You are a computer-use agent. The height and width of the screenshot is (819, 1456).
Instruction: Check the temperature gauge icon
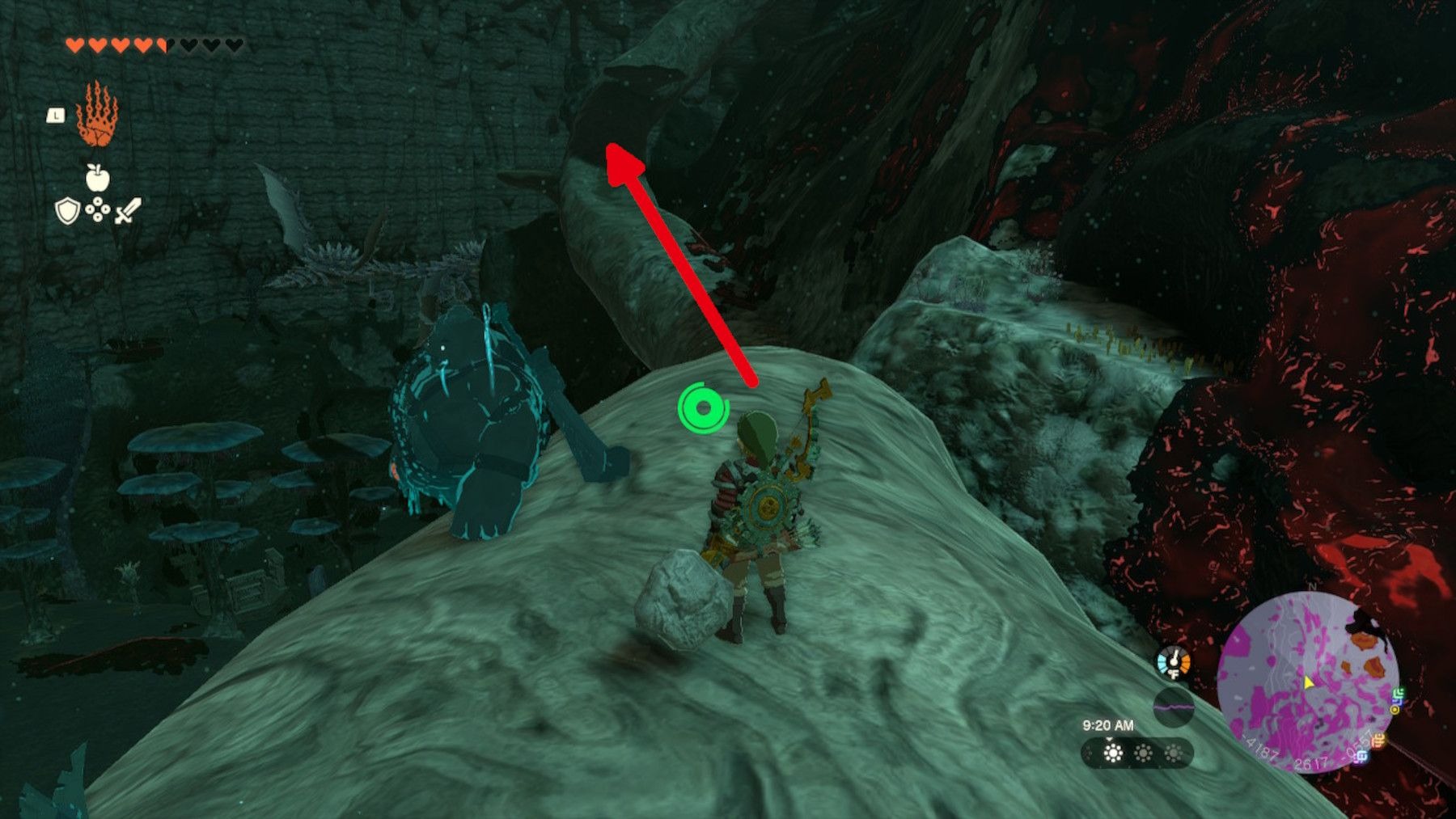tap(1173, 663)
